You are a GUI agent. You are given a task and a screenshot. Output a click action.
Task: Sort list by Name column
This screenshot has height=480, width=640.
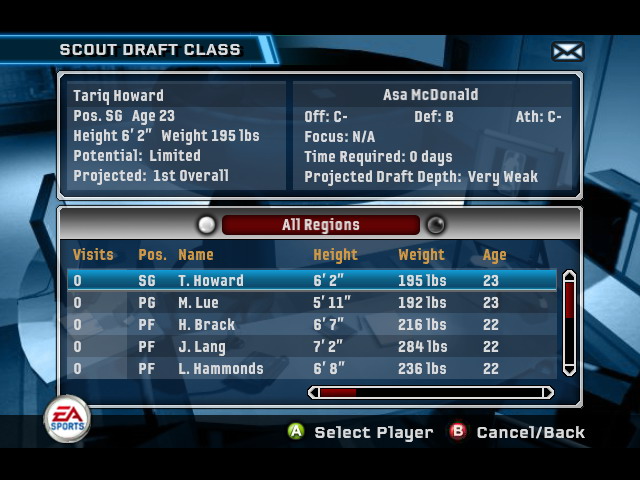(x=196, y=255)
